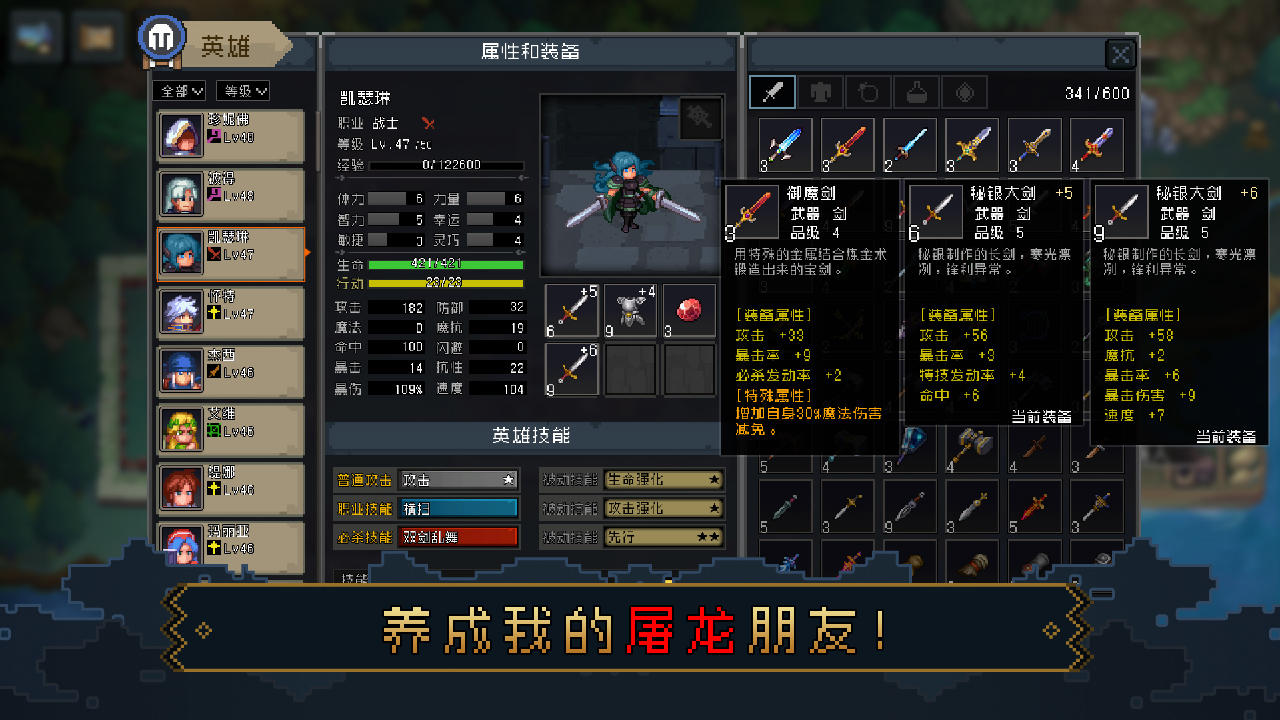Open the 双剑乱舞 ultimate skill entry
This screenshot has height=720, width=1280.
(458, 536)
